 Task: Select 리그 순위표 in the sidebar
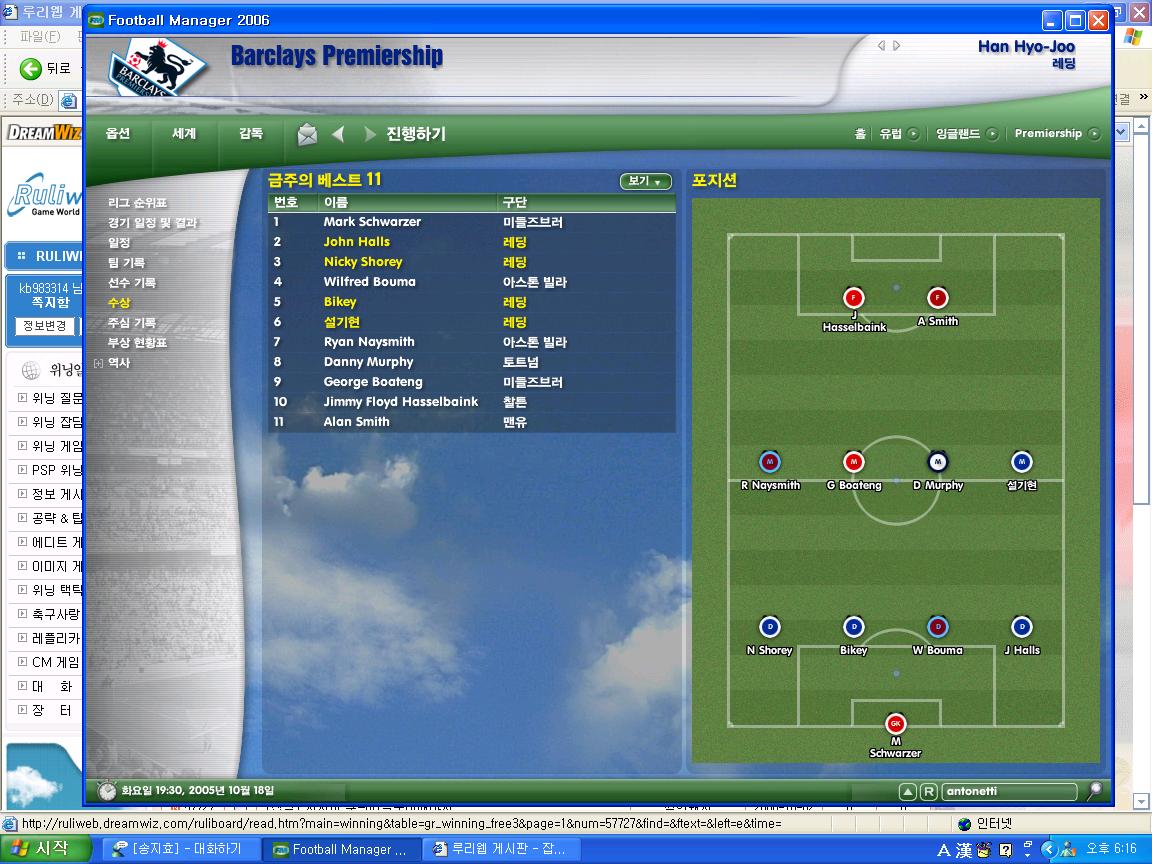[138, 203]
